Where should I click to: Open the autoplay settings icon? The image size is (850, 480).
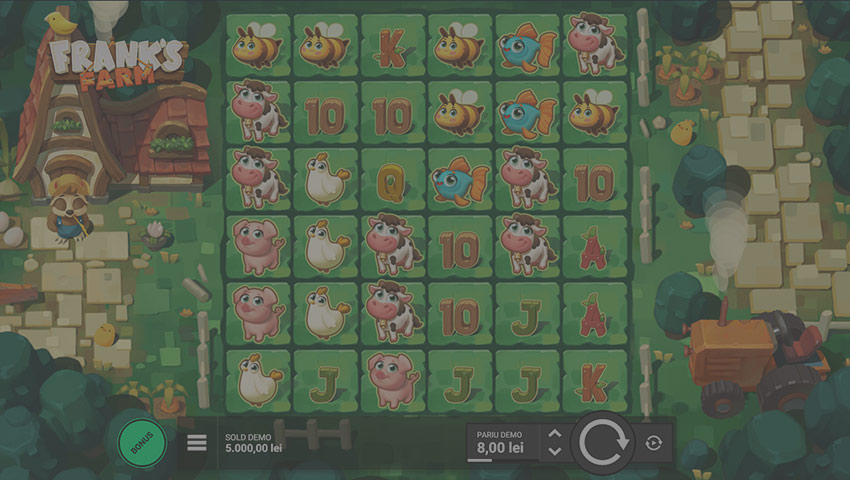(x=653, y=442)
